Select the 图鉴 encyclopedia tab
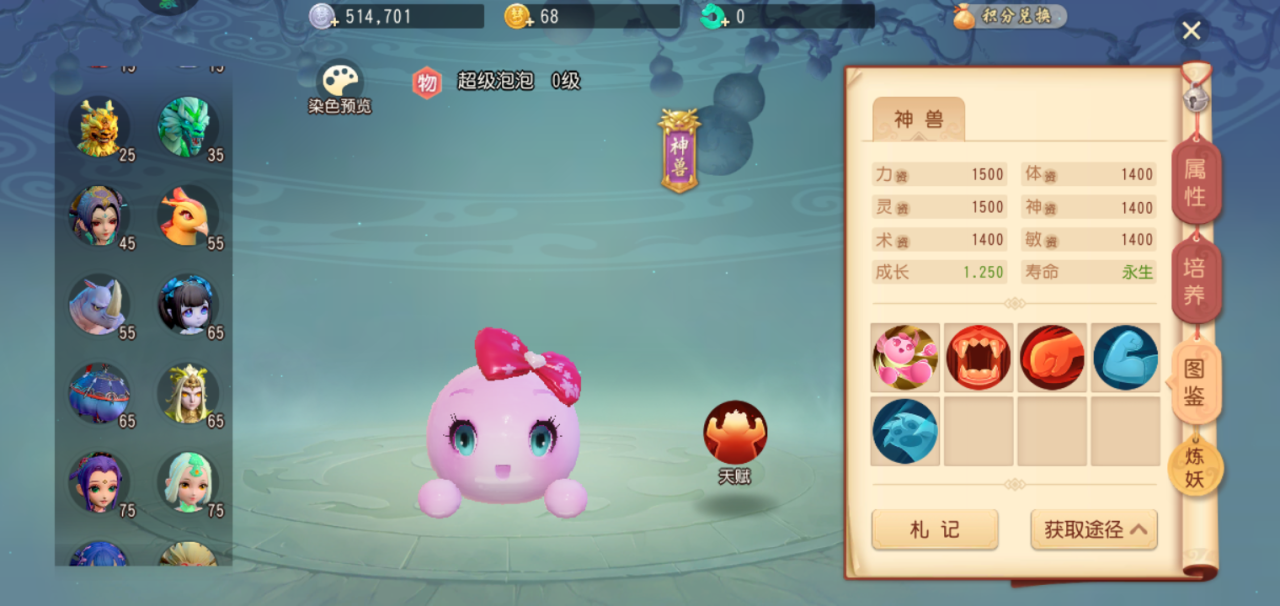The width and height of the screenshot is (1280, 606). coord(1195,383)
